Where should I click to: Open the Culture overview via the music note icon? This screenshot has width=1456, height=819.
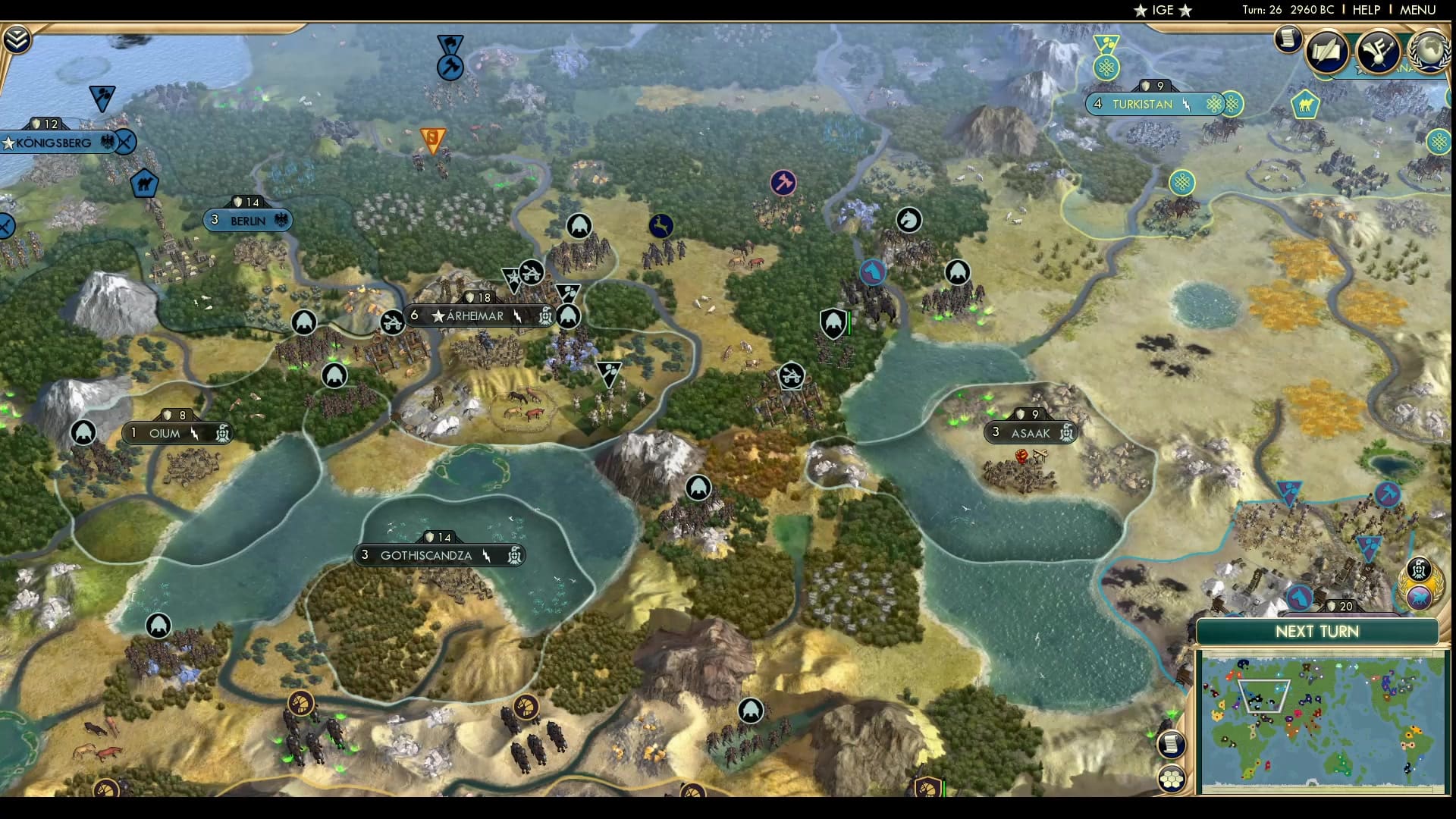coord(1379,50)
